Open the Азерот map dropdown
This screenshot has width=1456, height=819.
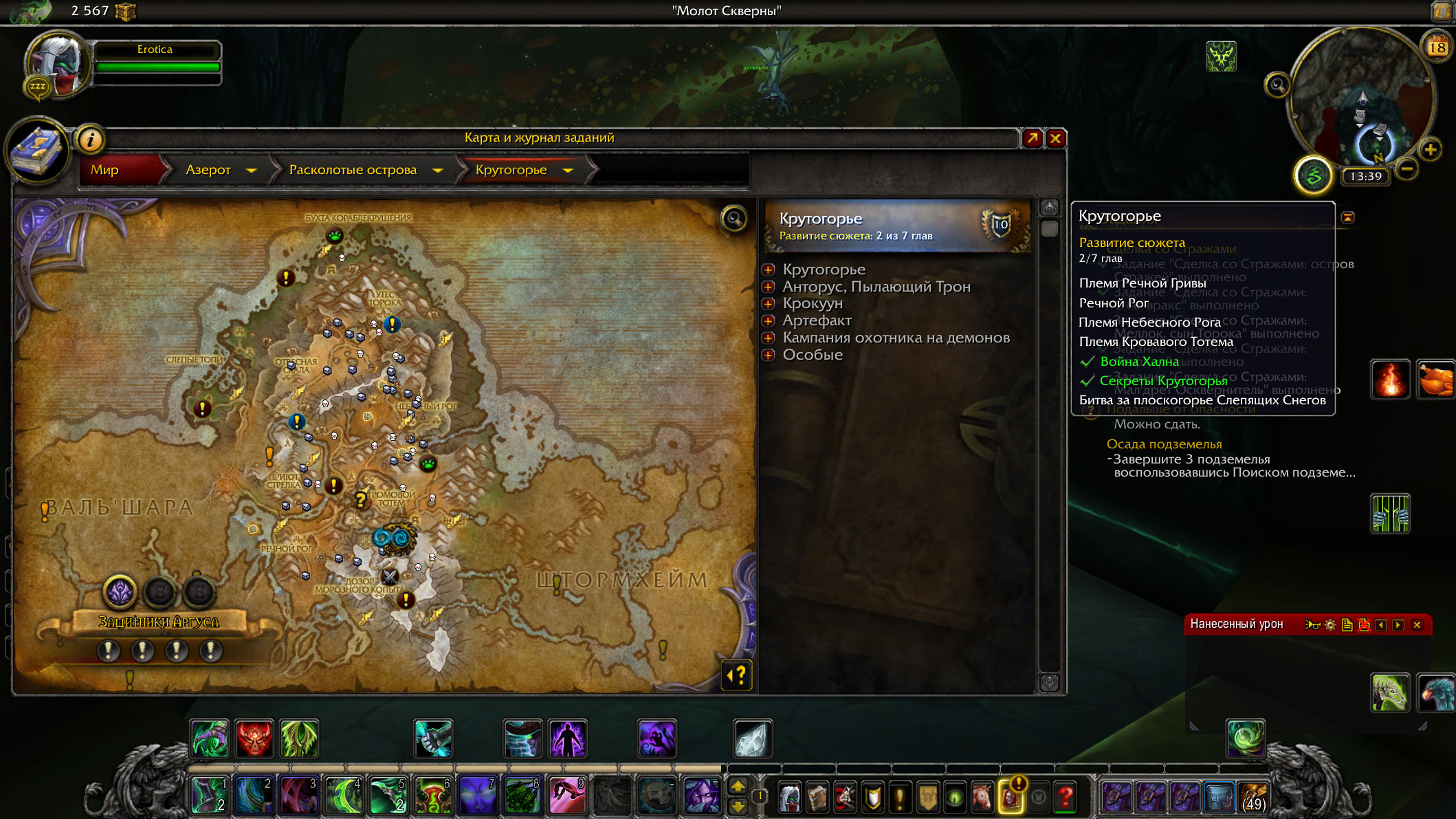click(252, 170)
